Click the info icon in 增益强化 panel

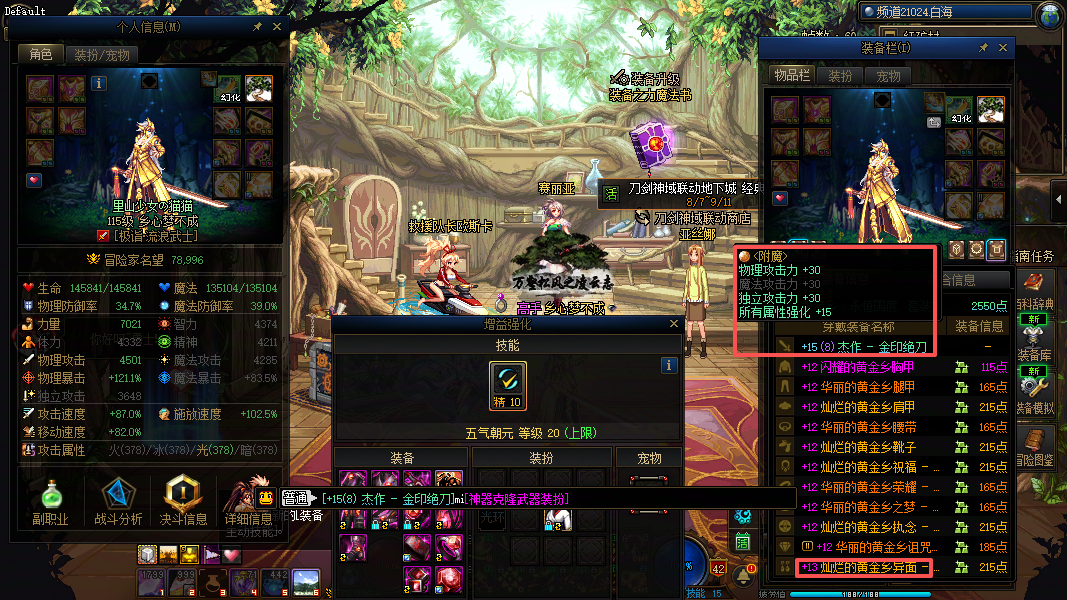click(670, 365)
